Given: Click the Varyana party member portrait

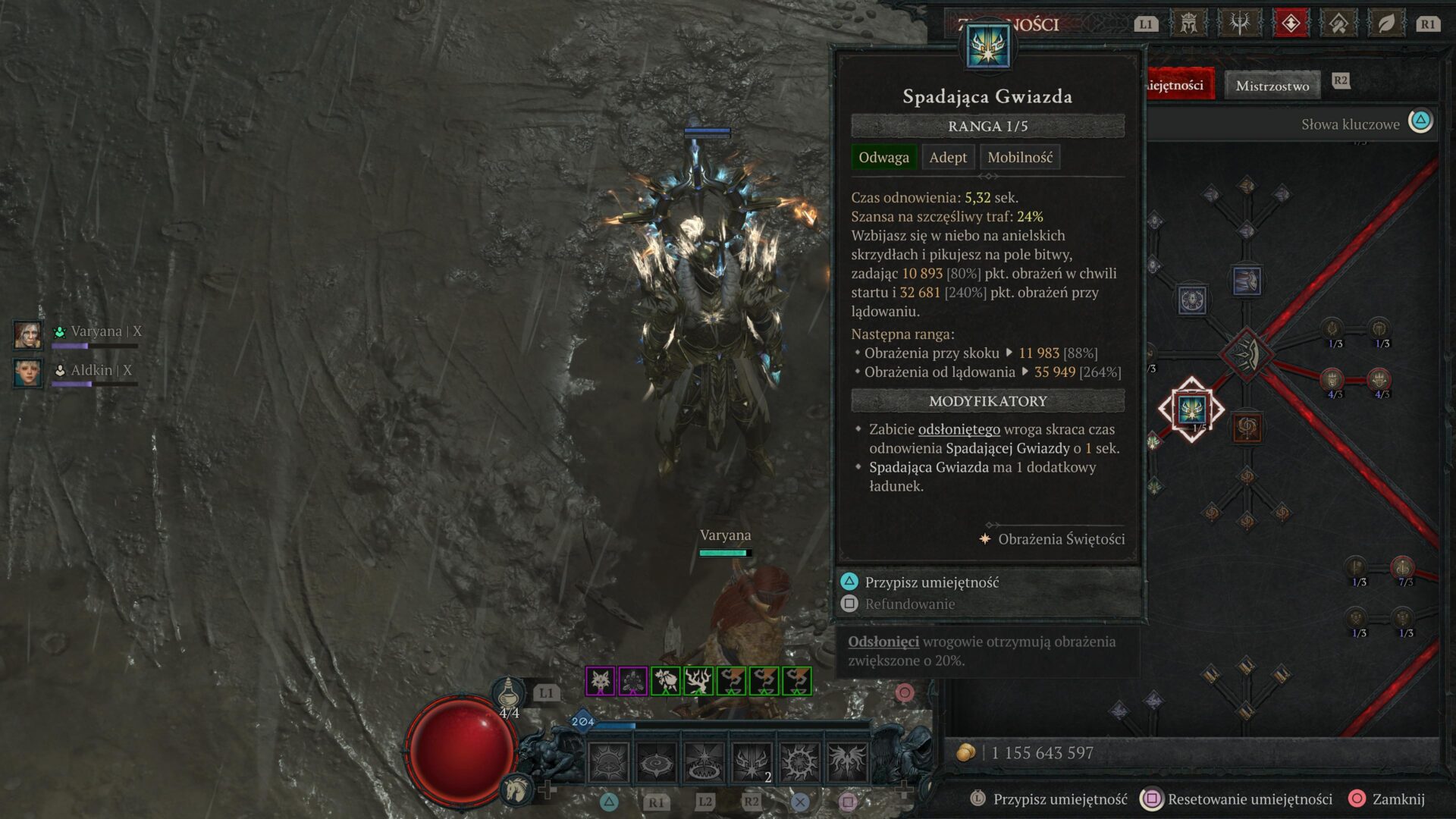Looking at the screenshot, I should (28, 334).
